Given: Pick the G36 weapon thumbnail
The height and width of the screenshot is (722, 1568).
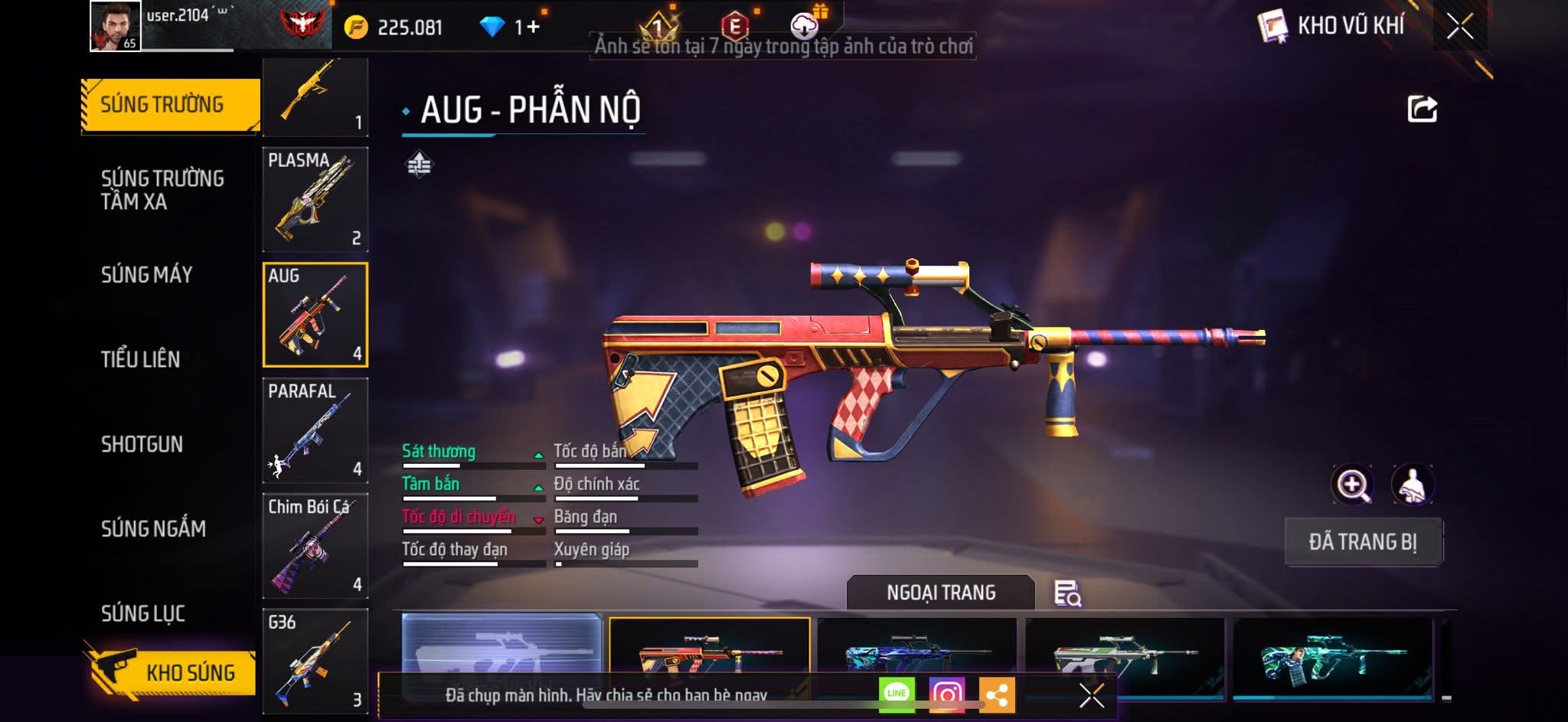Looking at the screenshot, I should (x=315, y=662).
